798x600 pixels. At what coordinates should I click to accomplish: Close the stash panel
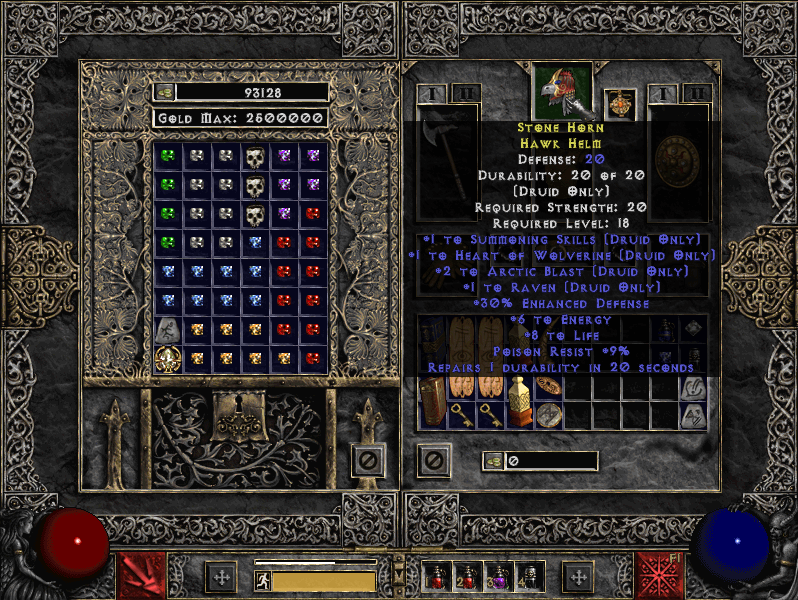(368, 460)
